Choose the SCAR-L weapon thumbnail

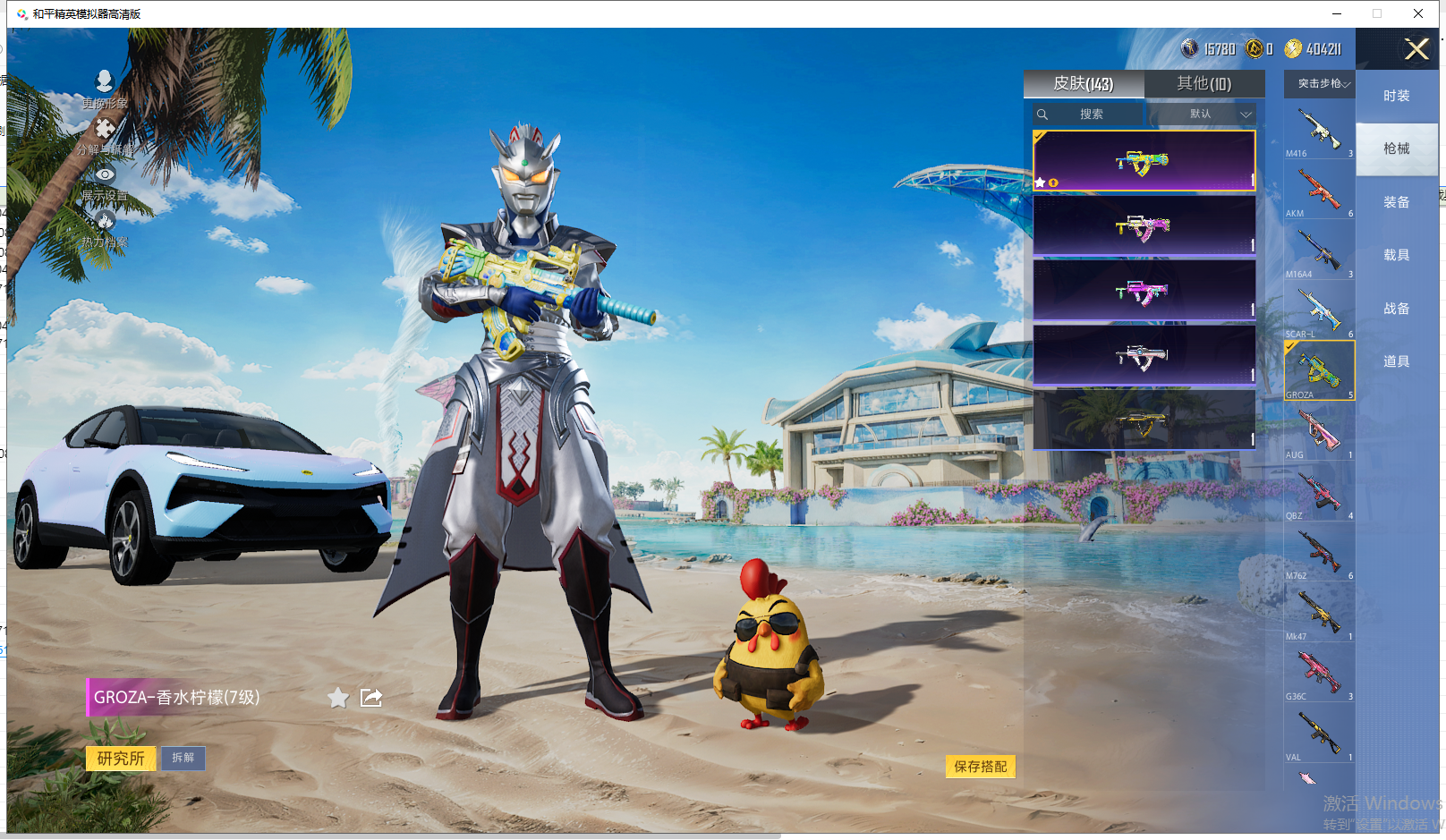click(1319, 310)
